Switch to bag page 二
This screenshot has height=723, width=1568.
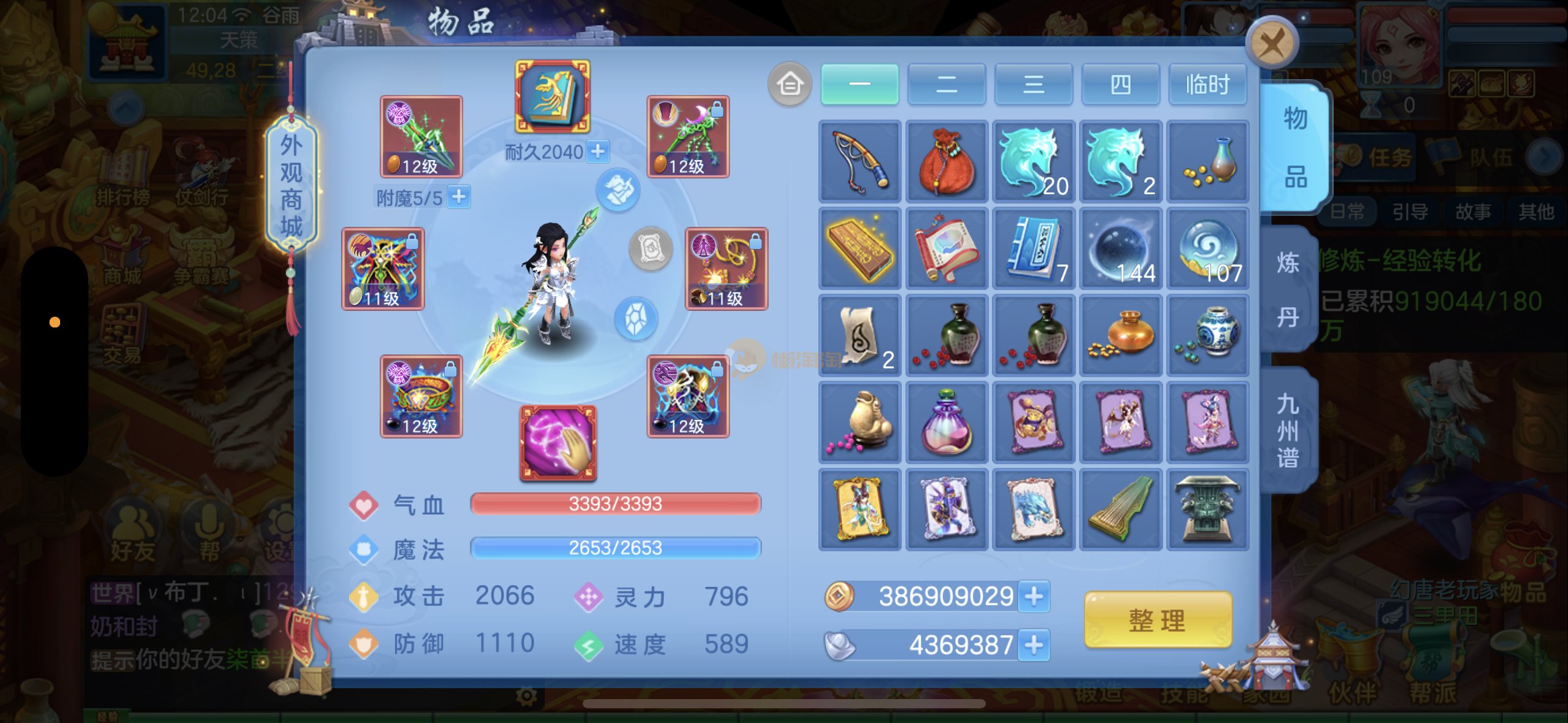tap(947, 84)
